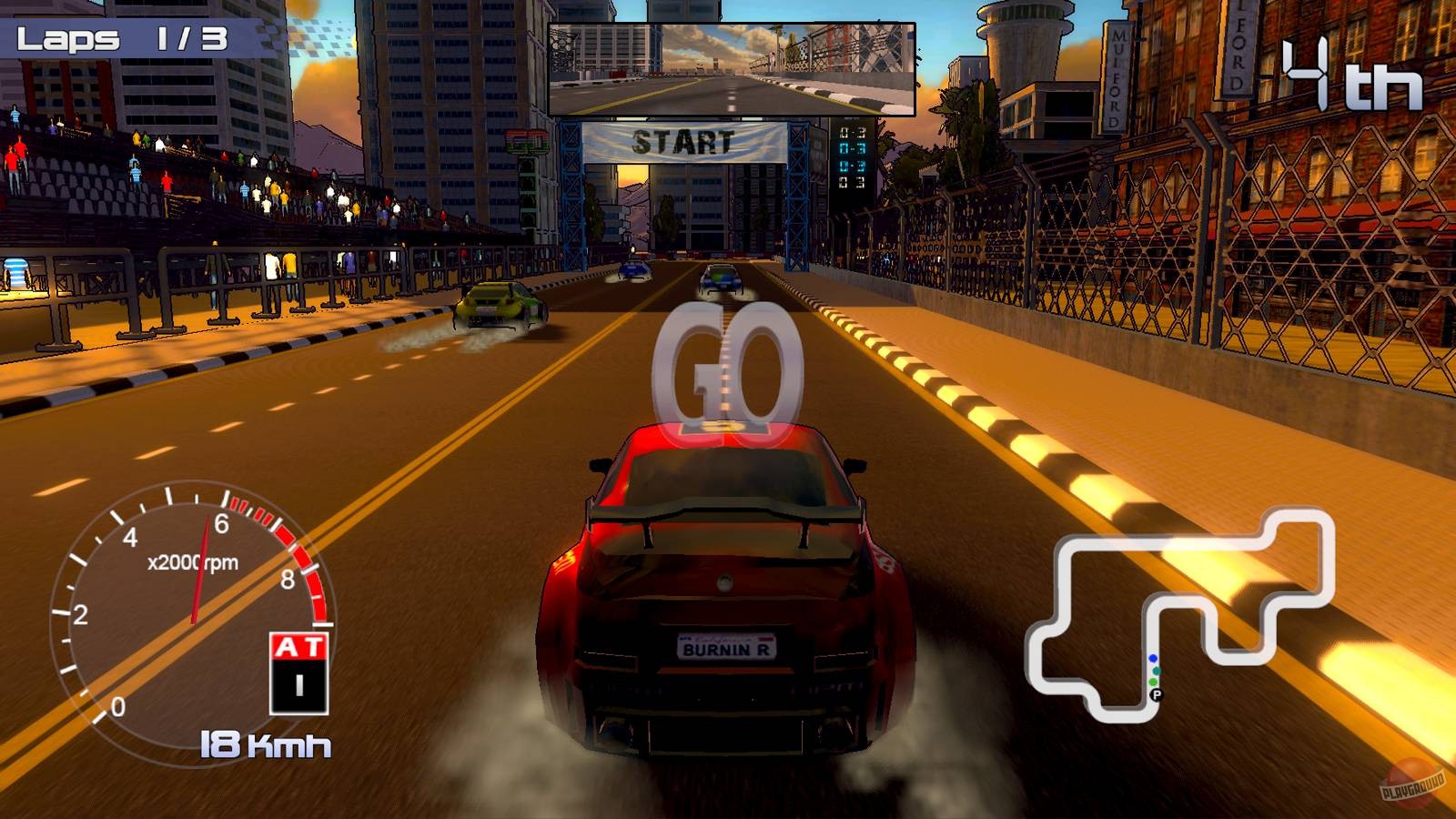1456x819 pixels.
Task: Click the green rival dot on minimap
Action: tap(1153, 682)
